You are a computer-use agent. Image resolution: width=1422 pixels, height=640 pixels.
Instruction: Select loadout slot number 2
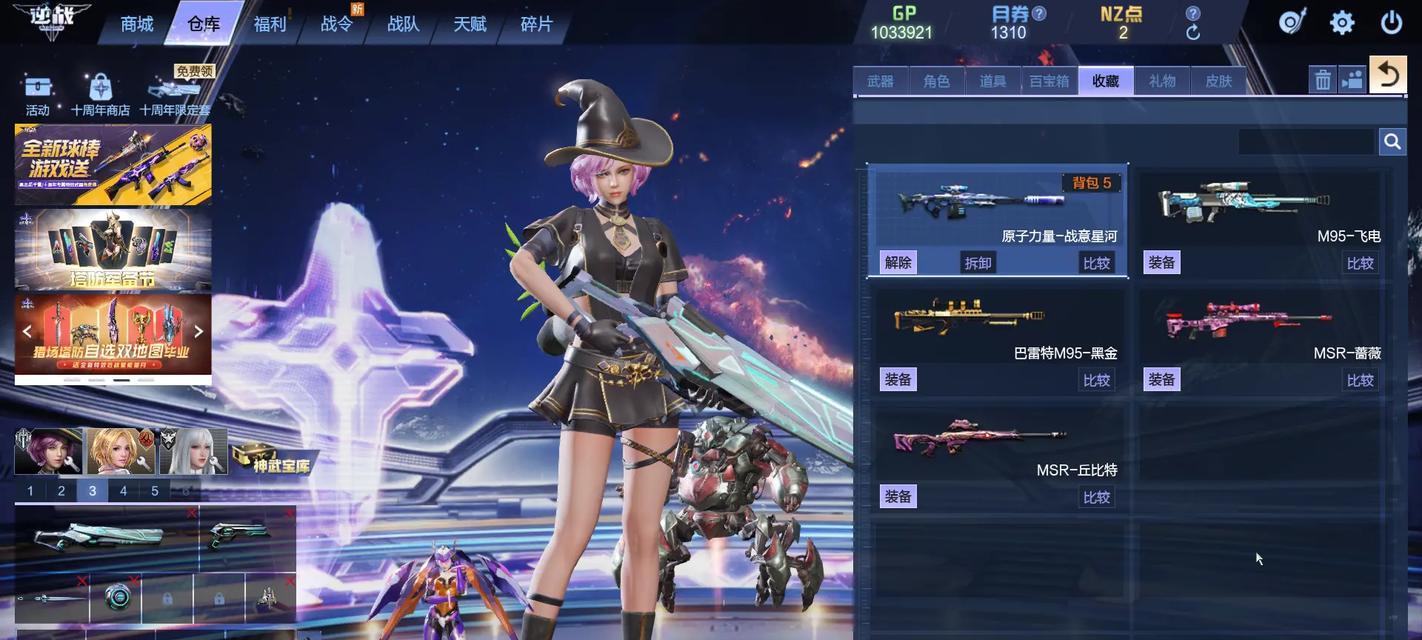(x=62, y=491)
